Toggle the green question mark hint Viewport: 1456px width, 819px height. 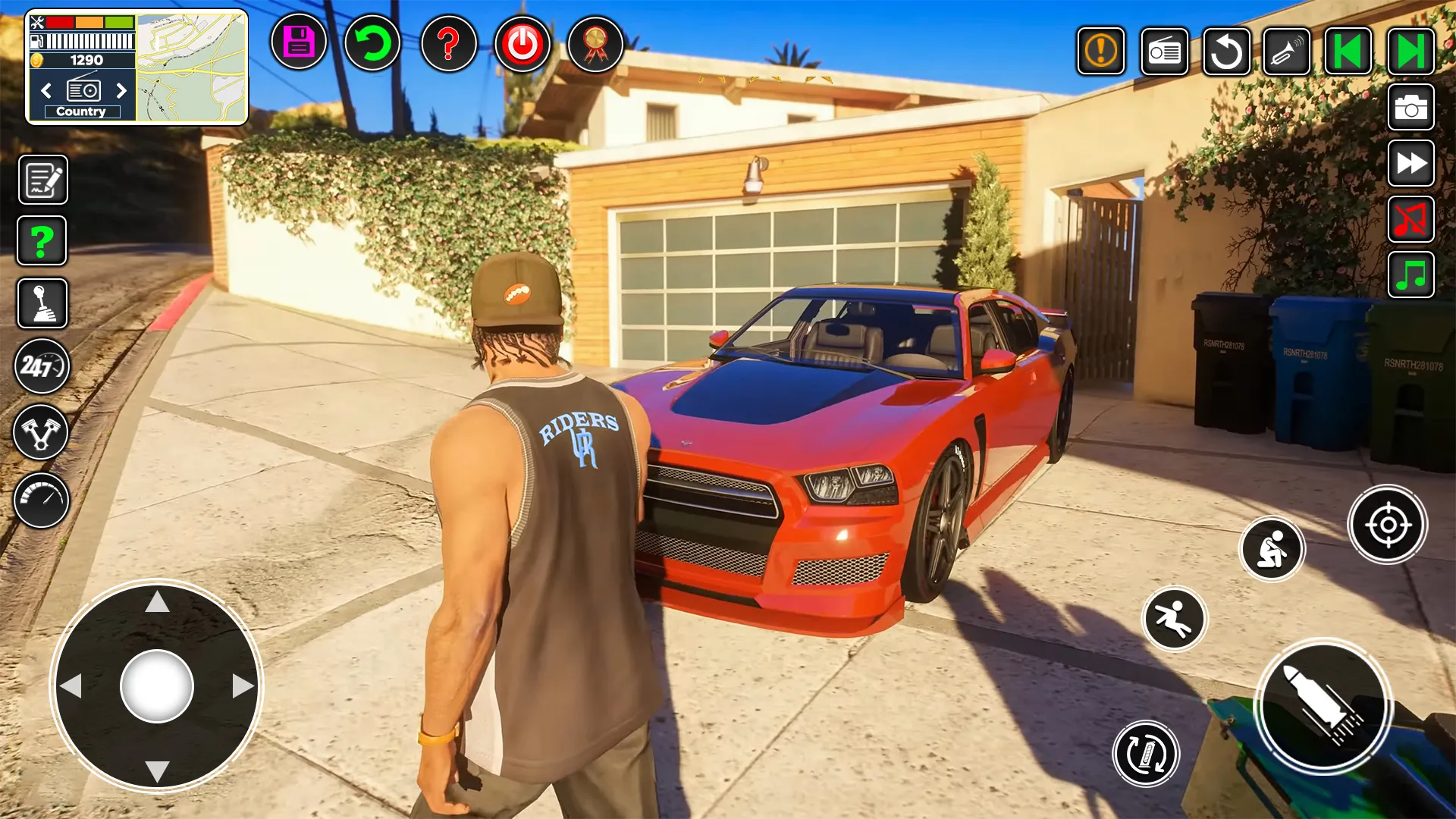(42, 240)
